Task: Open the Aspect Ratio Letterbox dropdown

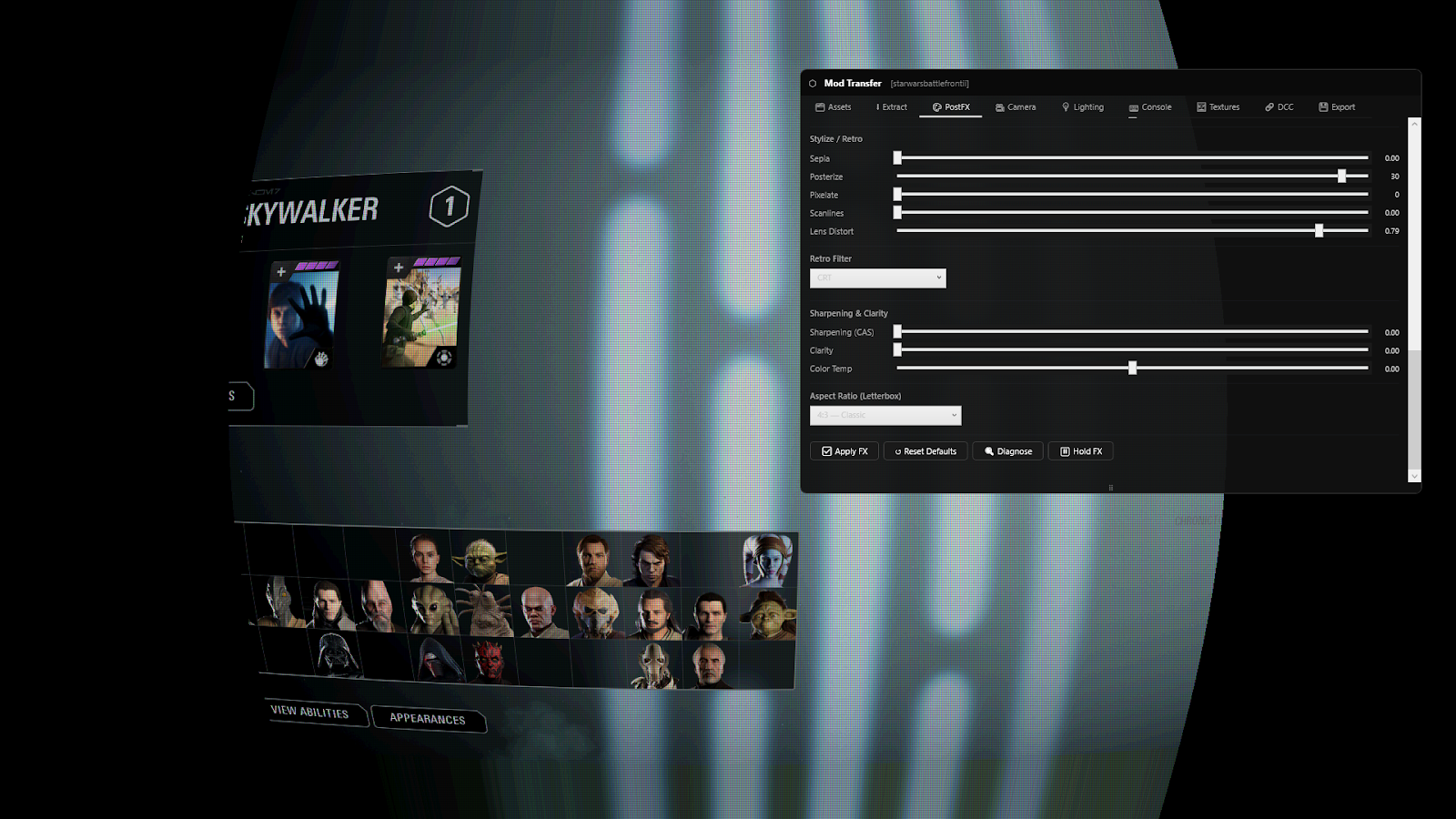Action: click(884, 415)
